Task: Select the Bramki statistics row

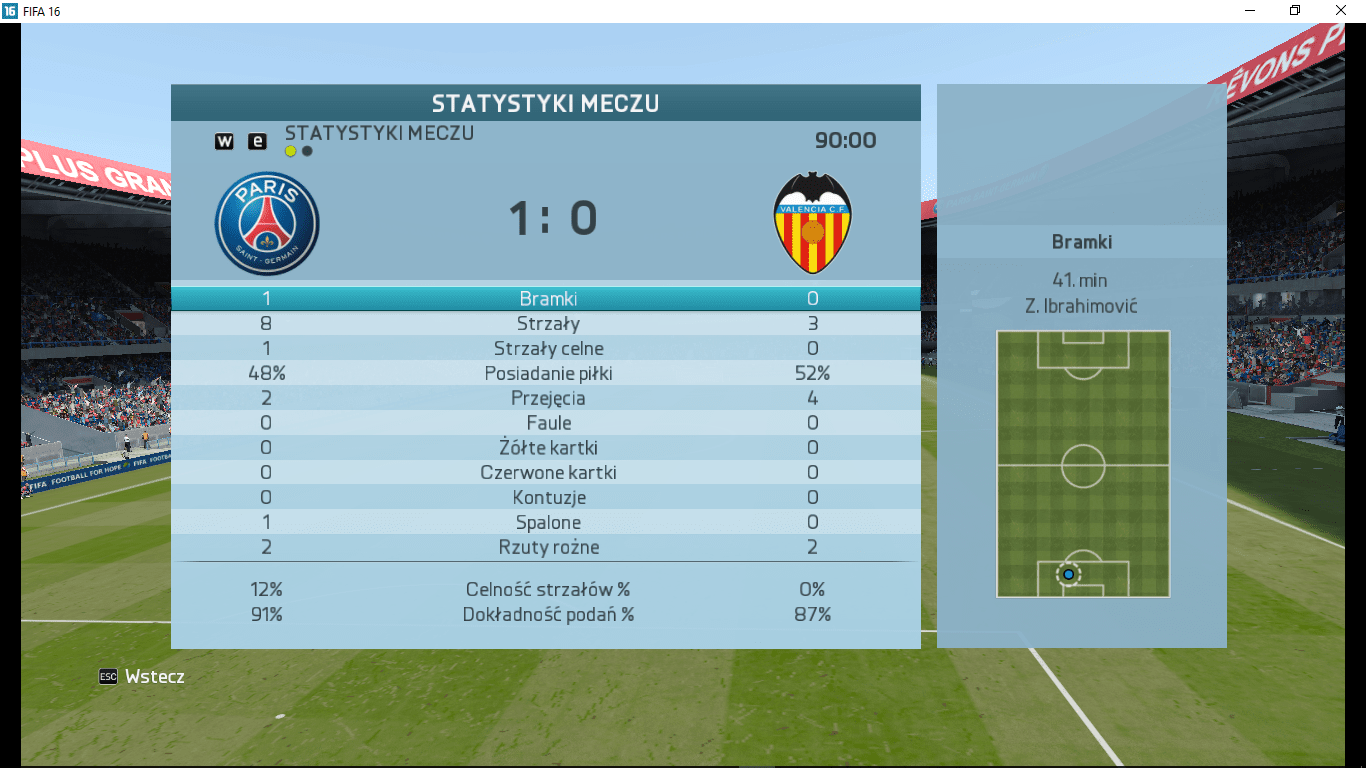Action: [548, 298]
